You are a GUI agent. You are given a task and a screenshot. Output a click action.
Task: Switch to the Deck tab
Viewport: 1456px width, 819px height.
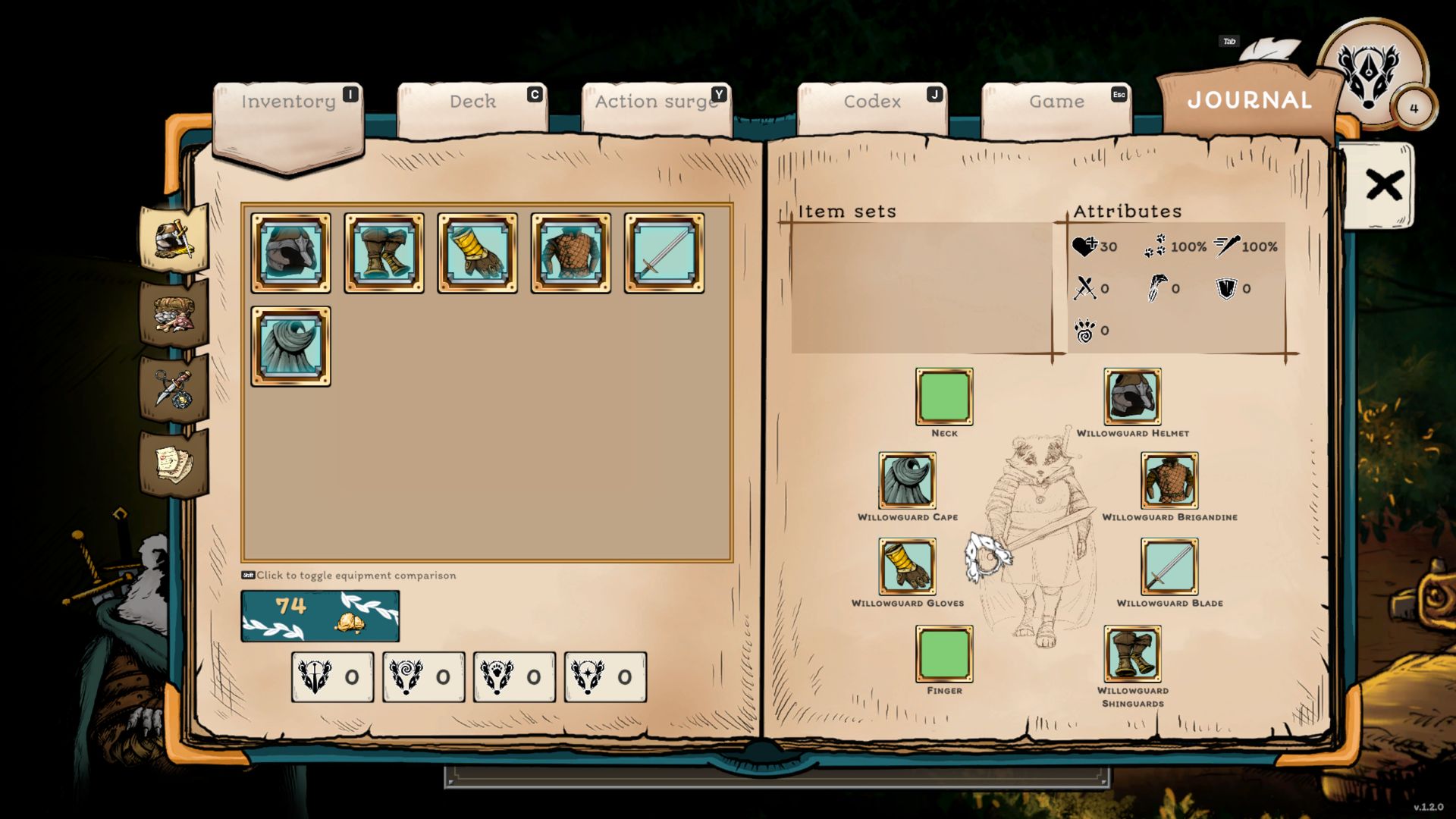[x=472, y=102]
